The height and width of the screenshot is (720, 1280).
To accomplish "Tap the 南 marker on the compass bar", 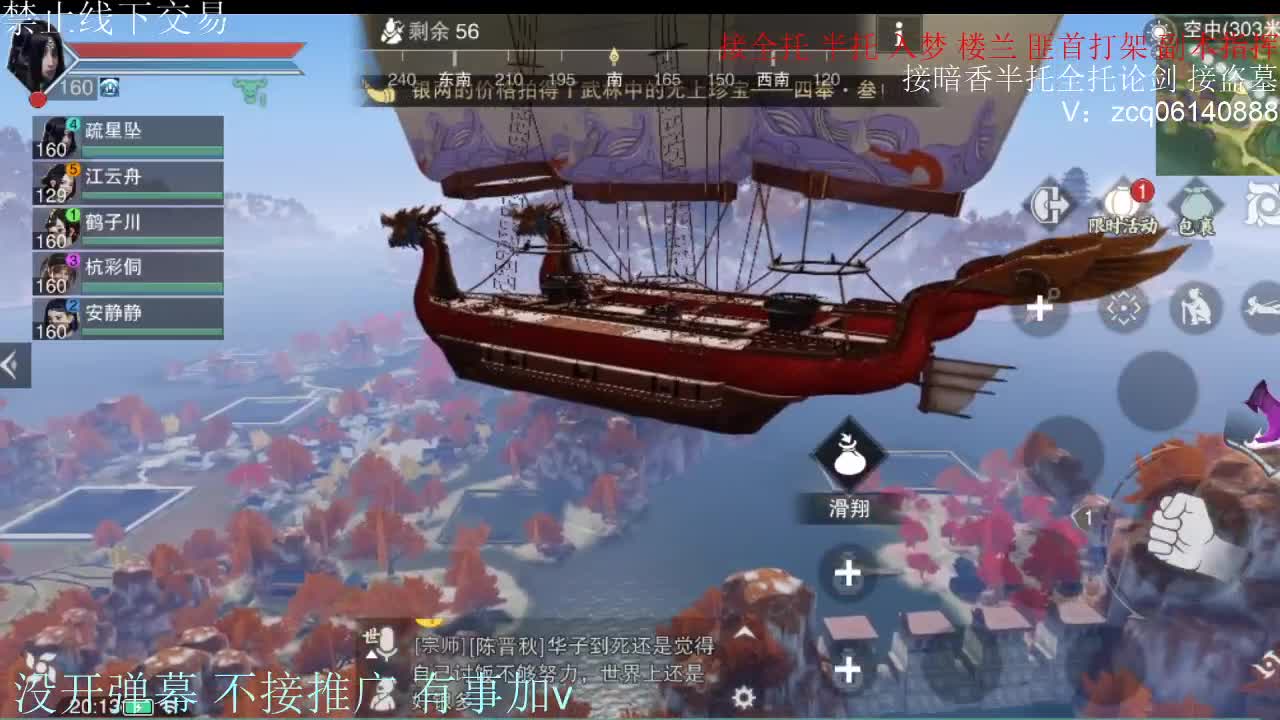I will pos(614,78).
